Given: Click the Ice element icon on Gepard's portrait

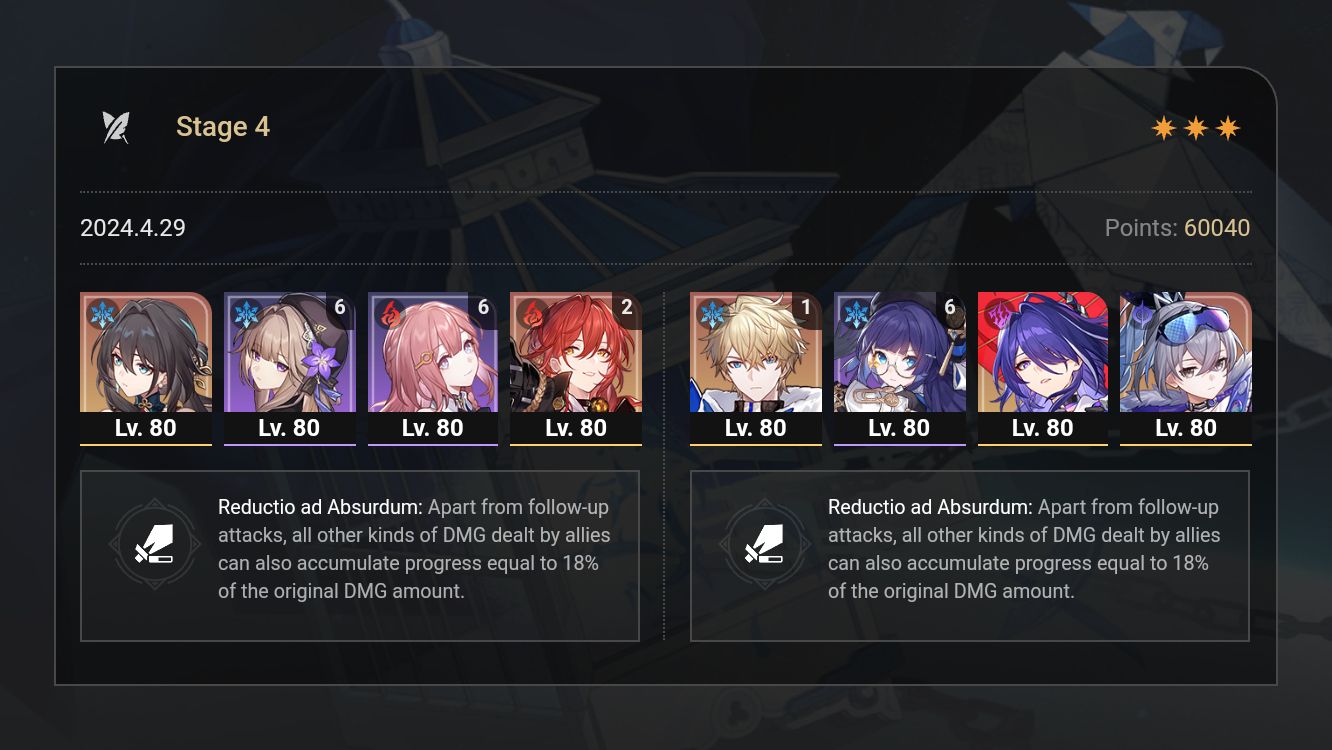Looking at the screenshot, I should tap(711, 312).
